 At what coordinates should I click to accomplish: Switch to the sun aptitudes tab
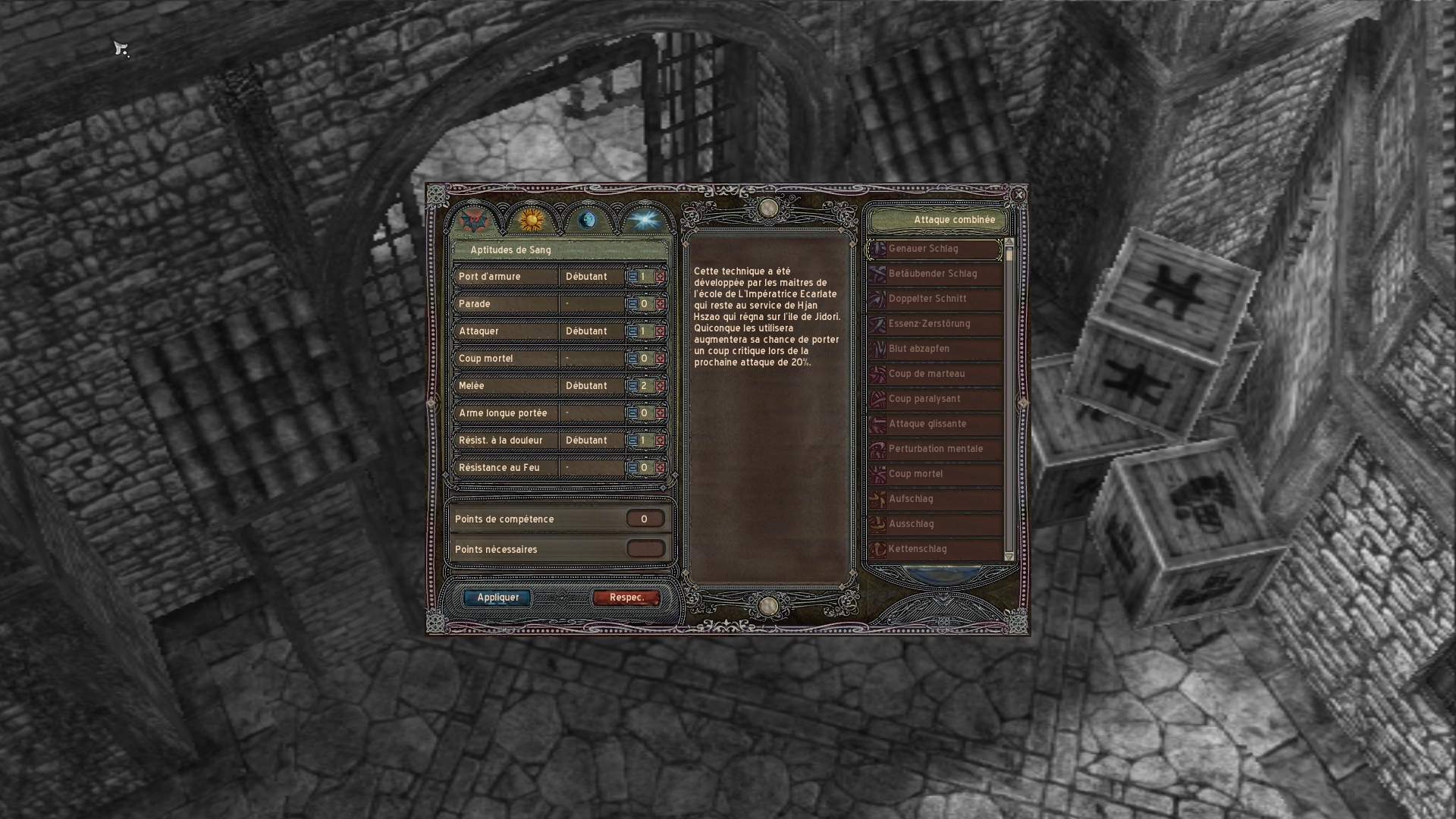[531, 220]
